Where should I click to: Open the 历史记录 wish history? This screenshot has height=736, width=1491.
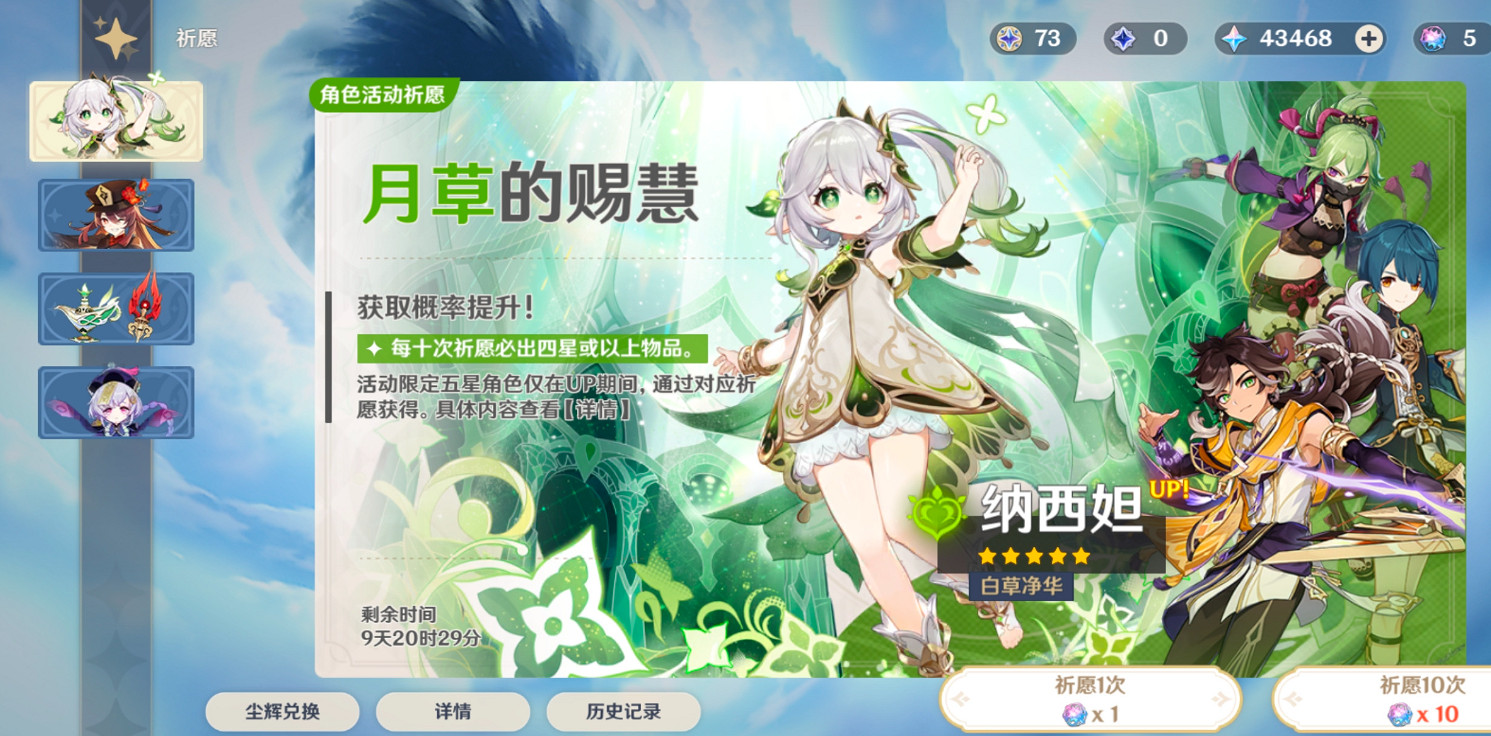tap(623, 711)
